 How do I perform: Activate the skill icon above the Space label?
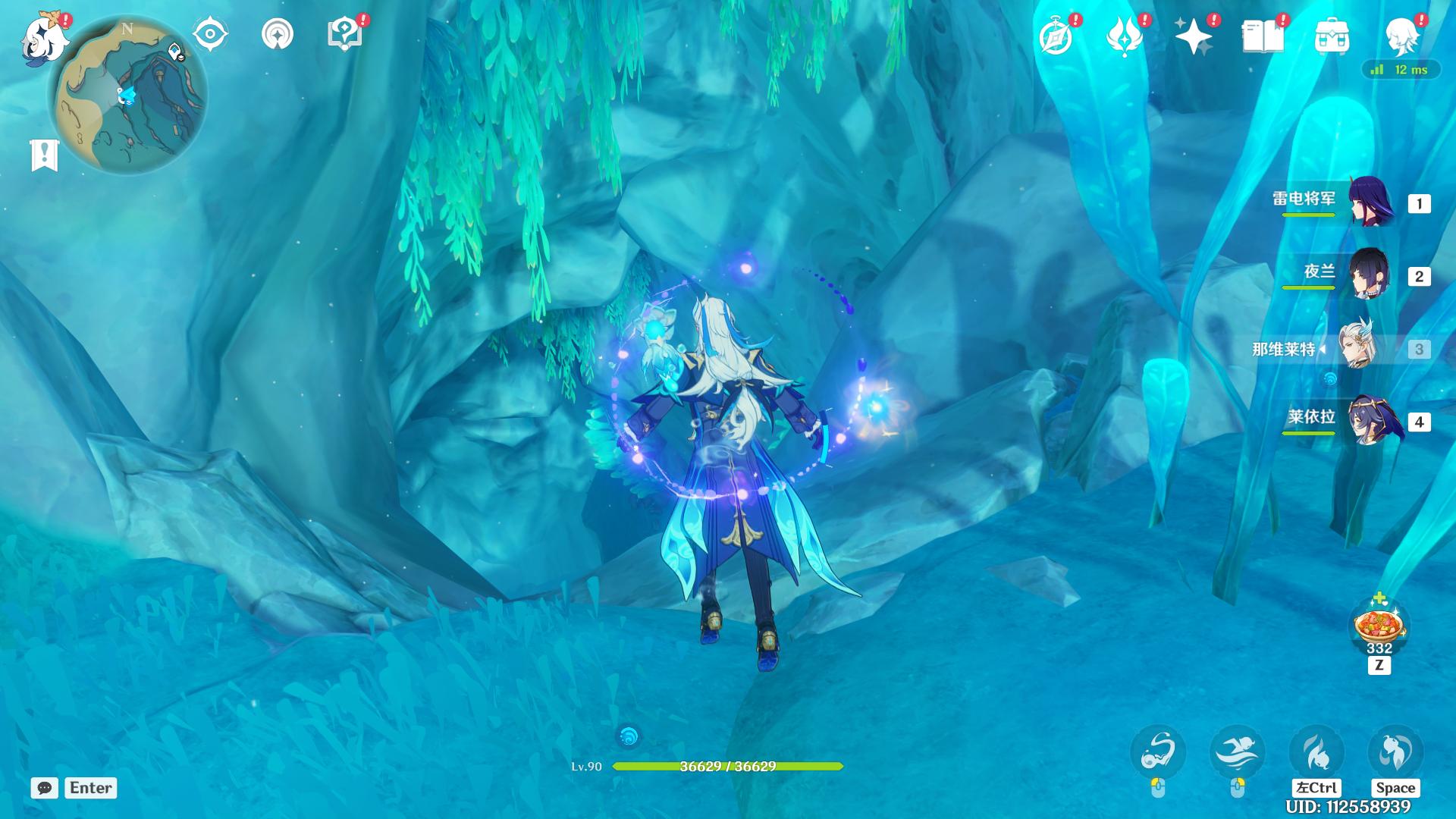pyautogui.click(x=1395, y=752)
